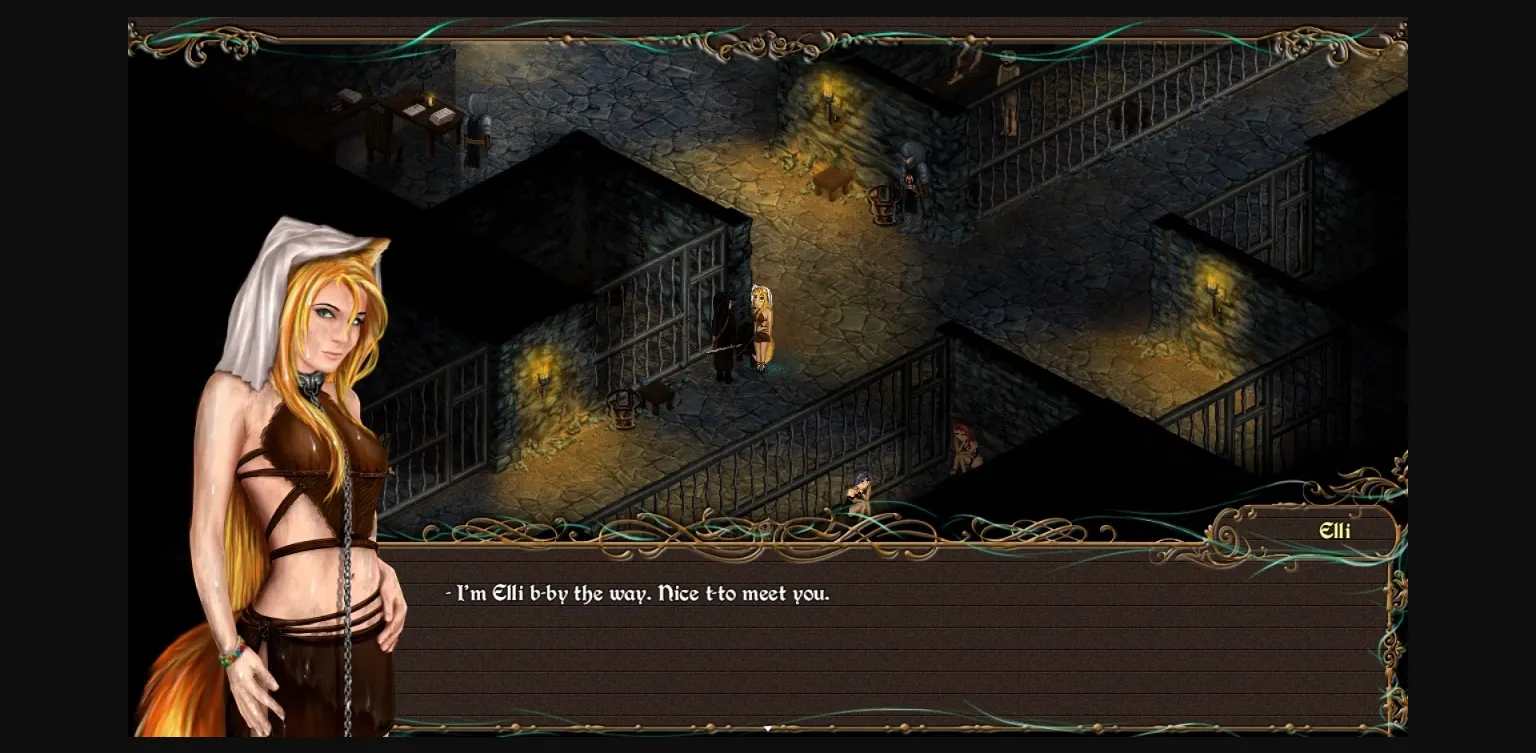Viewport: 1536px width, 753px height.
Task: Click the torch on the far right wall
Action: pos(1210,290)
